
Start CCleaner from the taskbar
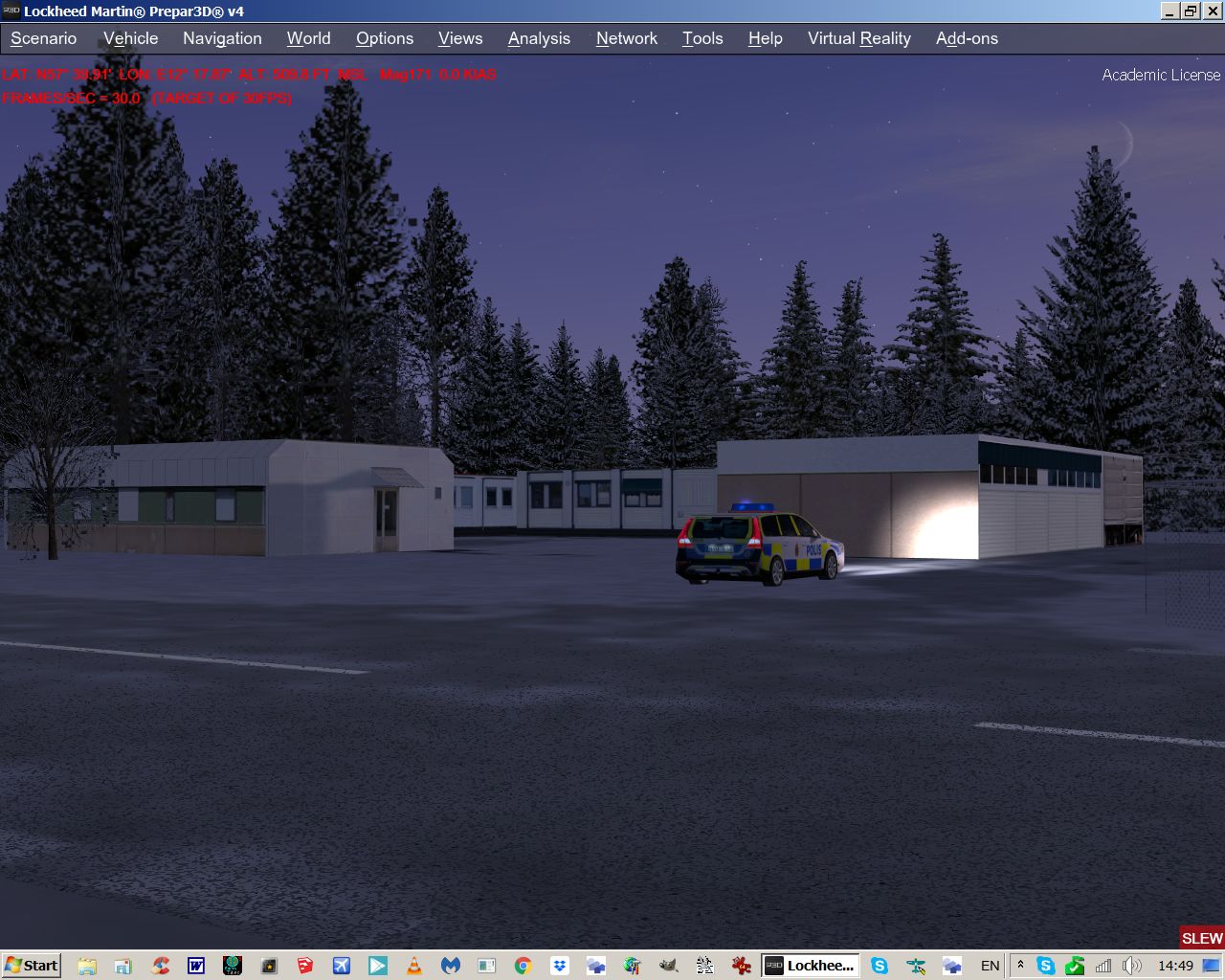159,965
